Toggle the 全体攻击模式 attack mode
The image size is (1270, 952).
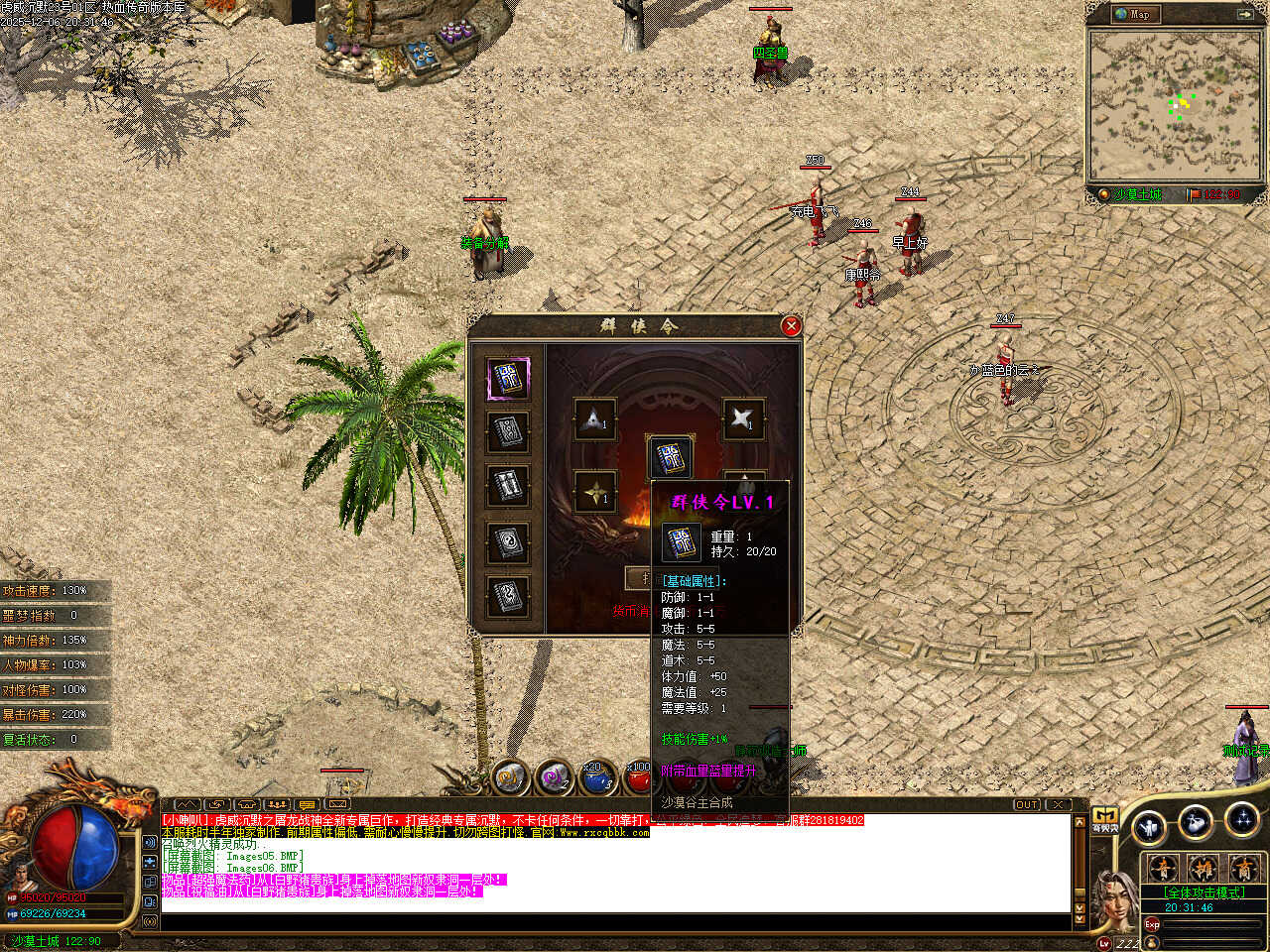(1204, 892)
